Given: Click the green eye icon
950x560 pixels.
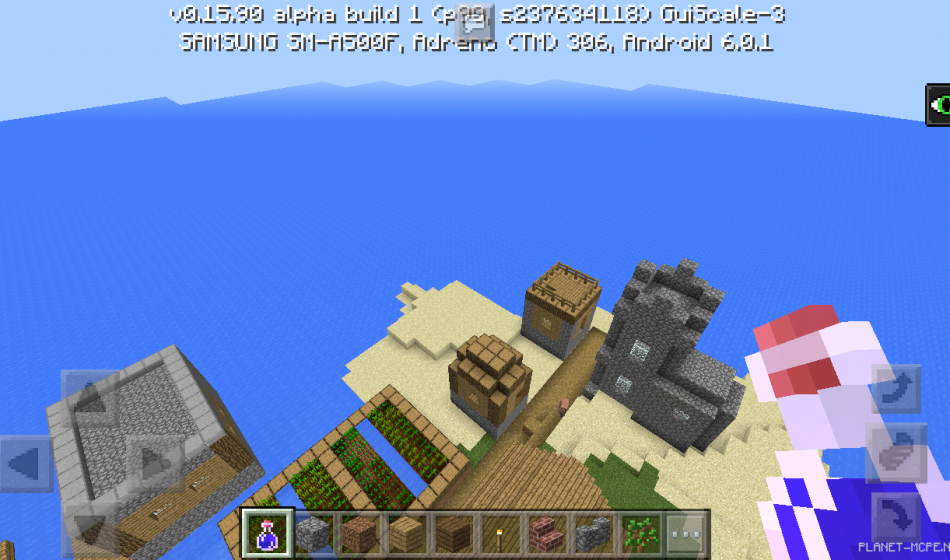Looking at the screenshot, I should pos(938,104).
